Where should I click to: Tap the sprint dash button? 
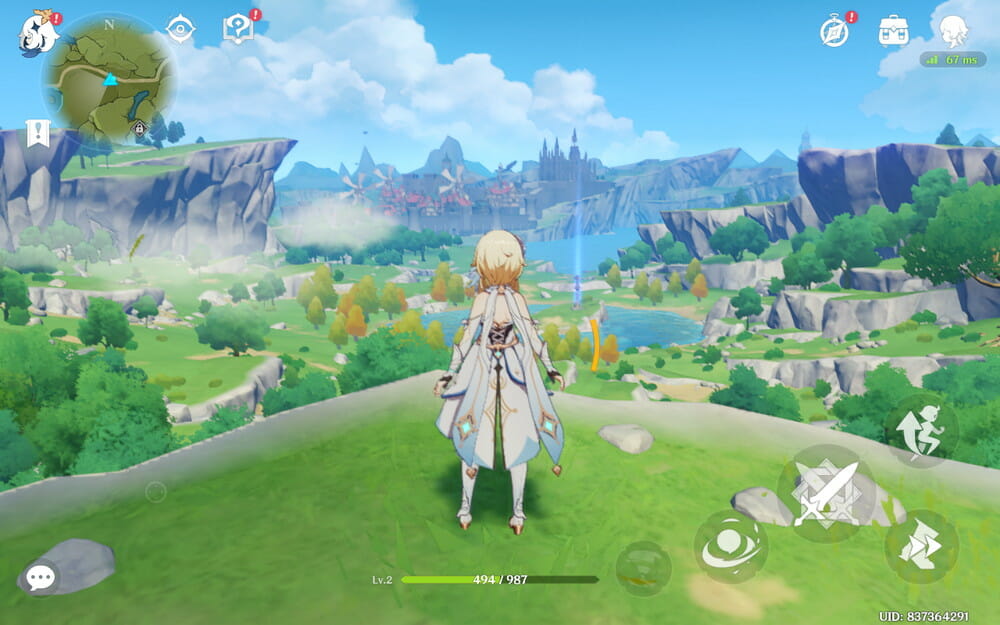[921, 547]
